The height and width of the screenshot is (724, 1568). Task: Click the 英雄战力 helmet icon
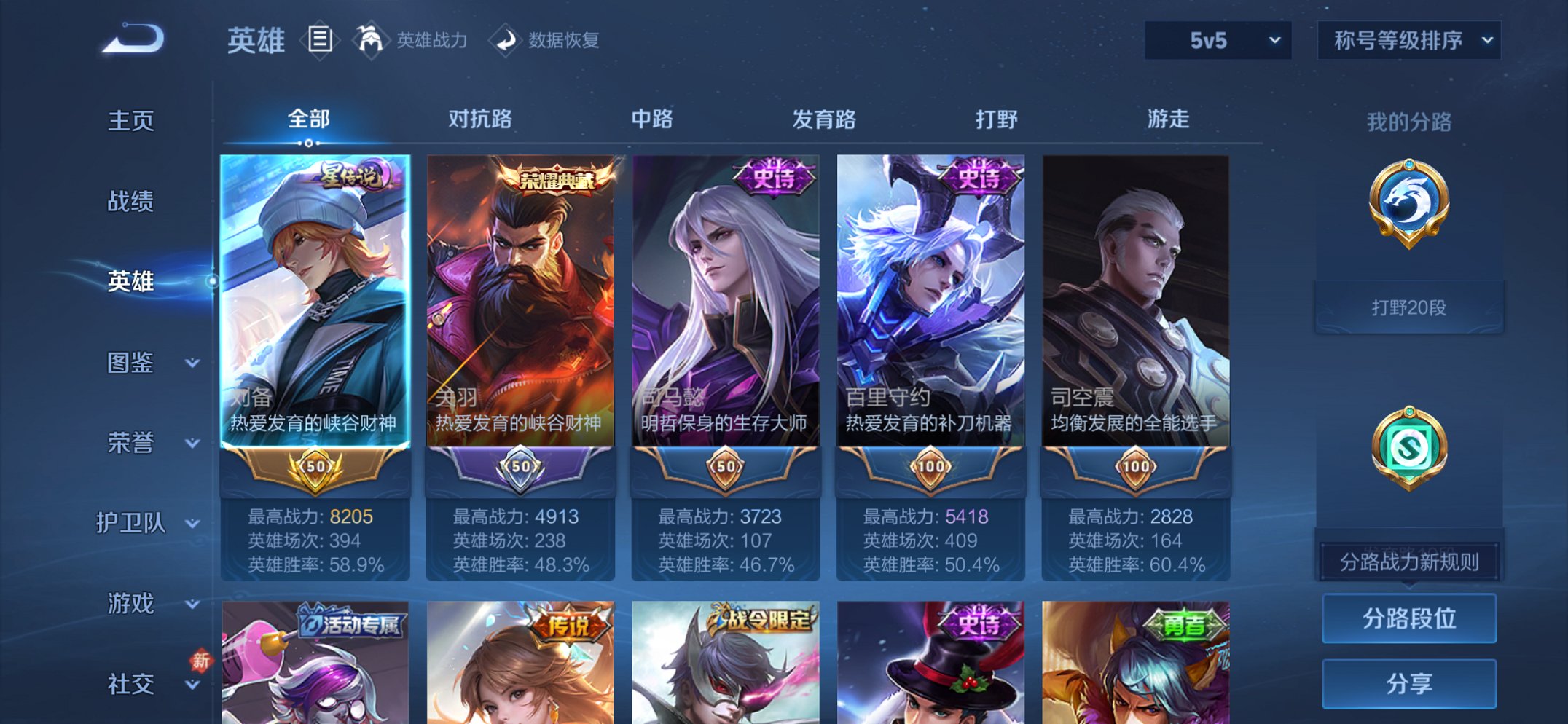coord(370,40)
